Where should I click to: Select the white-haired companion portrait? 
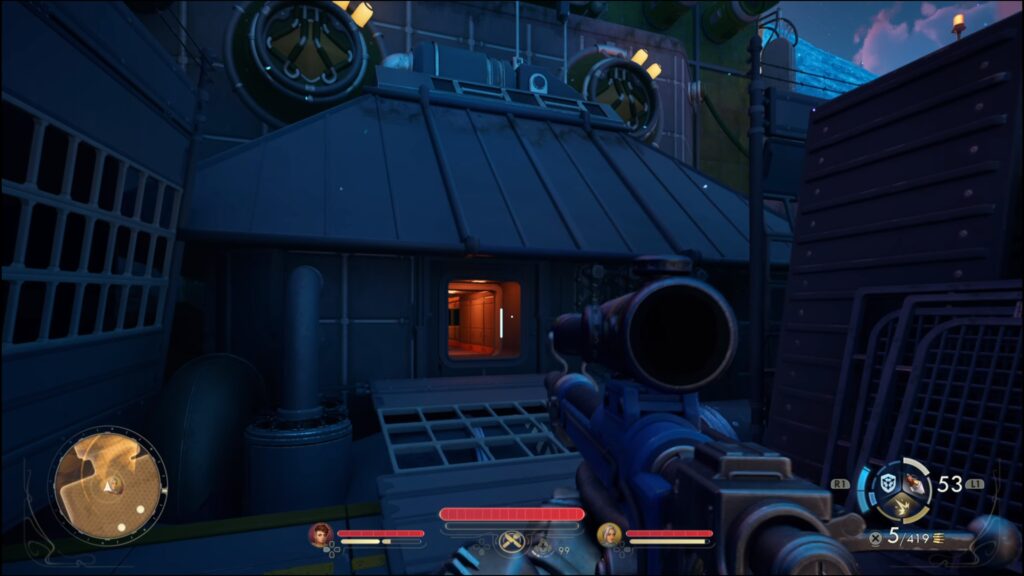[608, 535]
